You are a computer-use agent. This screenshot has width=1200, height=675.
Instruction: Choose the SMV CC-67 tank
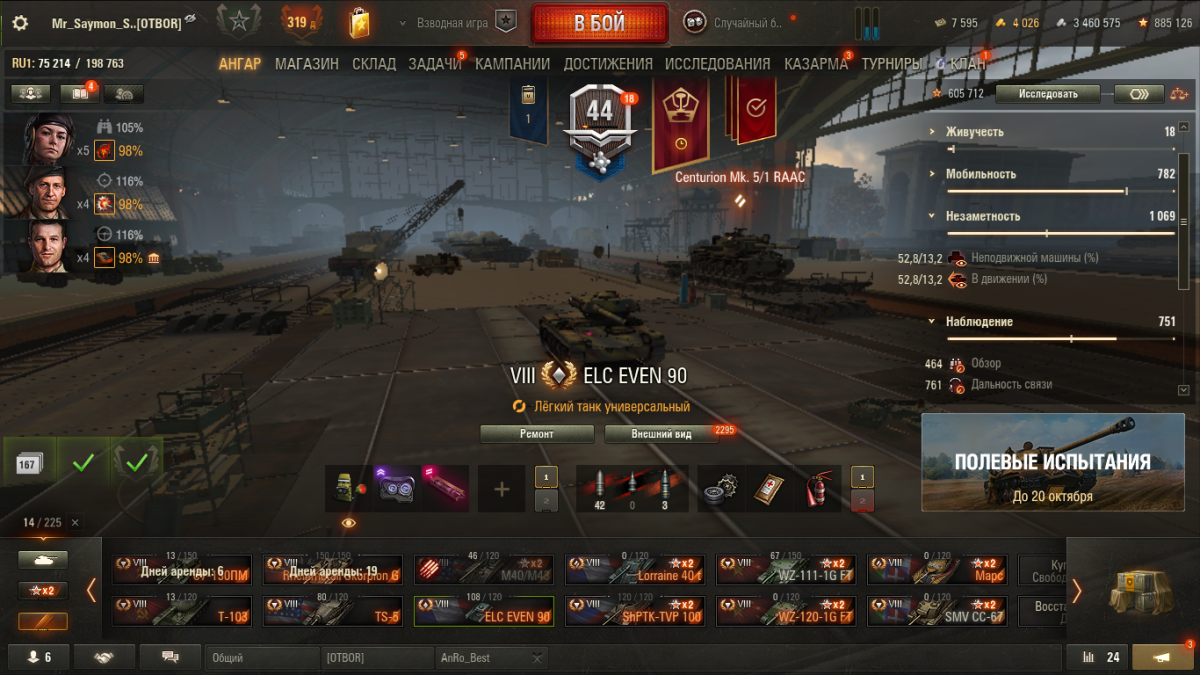click(x=936, y=610)
